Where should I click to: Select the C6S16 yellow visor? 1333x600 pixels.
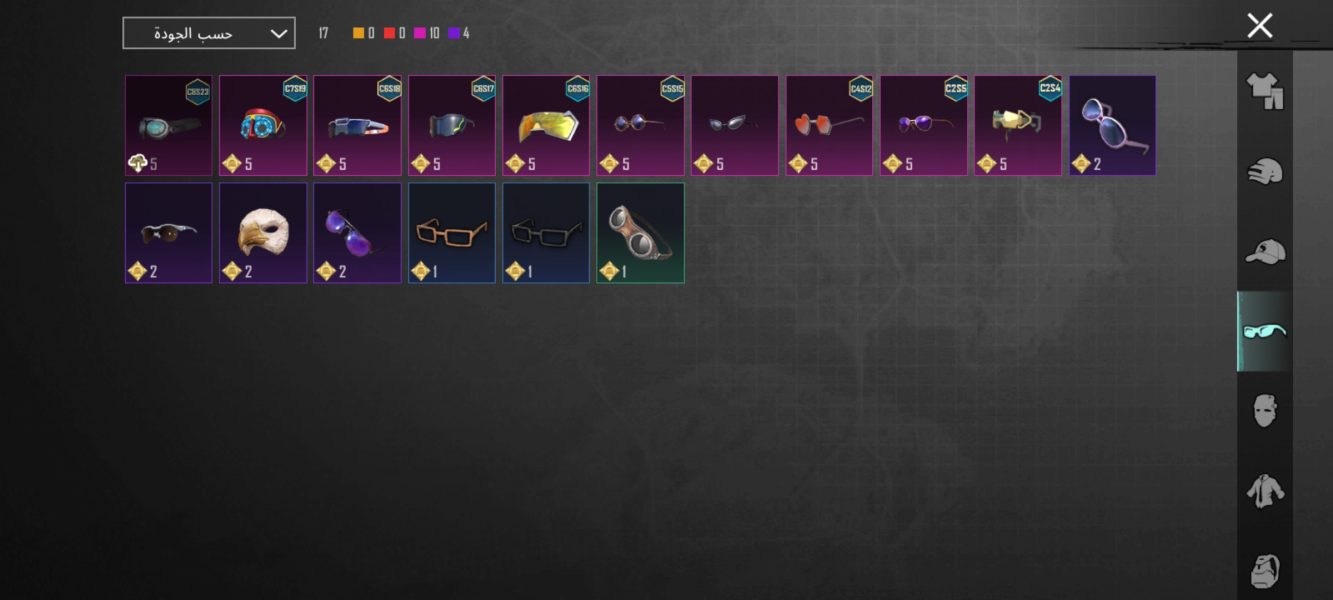(x=546, y=126)
